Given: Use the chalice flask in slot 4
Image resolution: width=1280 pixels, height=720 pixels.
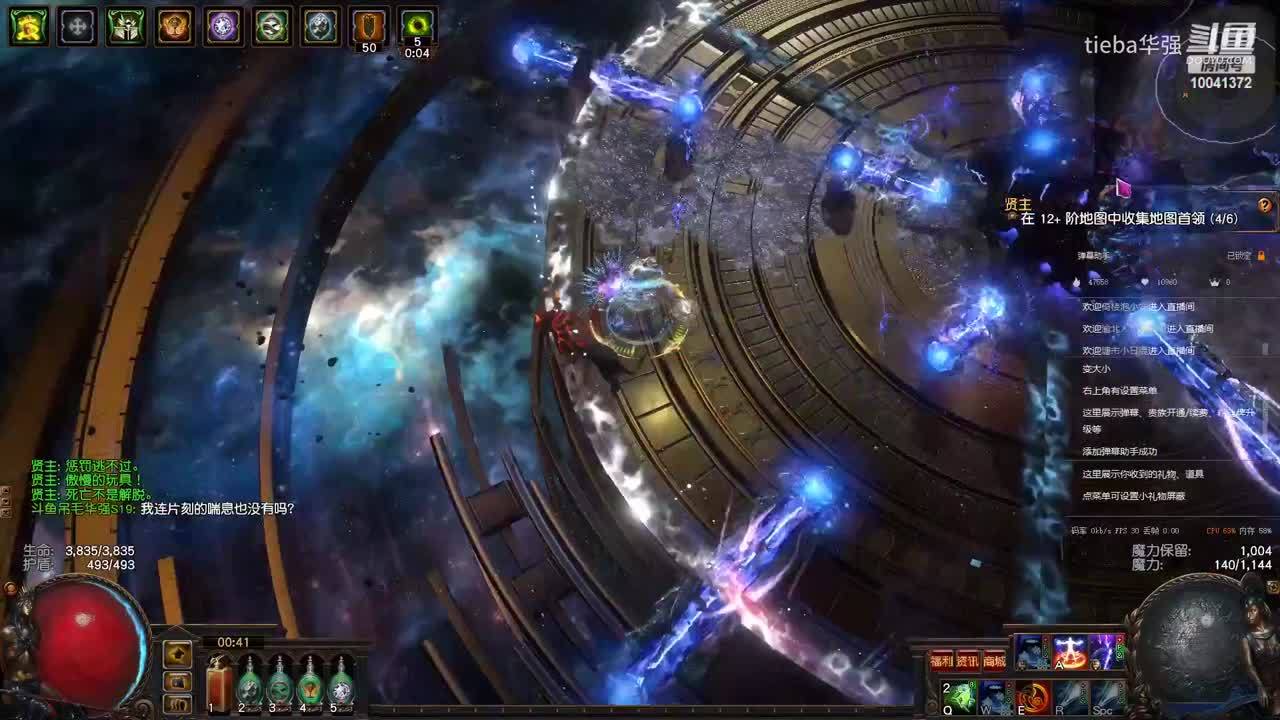Looking at the screenshot, I should 311,686.
